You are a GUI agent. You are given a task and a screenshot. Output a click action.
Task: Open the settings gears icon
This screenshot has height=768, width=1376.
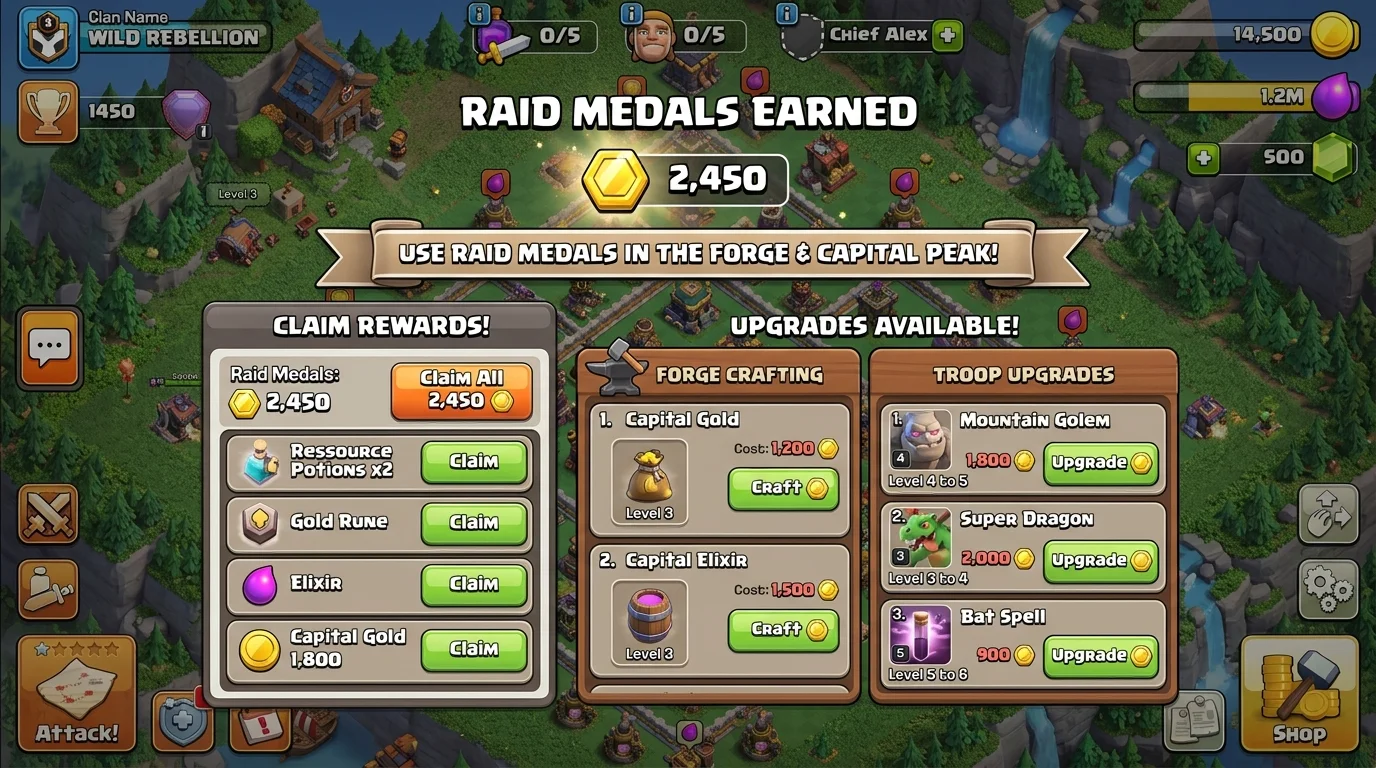click(1327, 590)
